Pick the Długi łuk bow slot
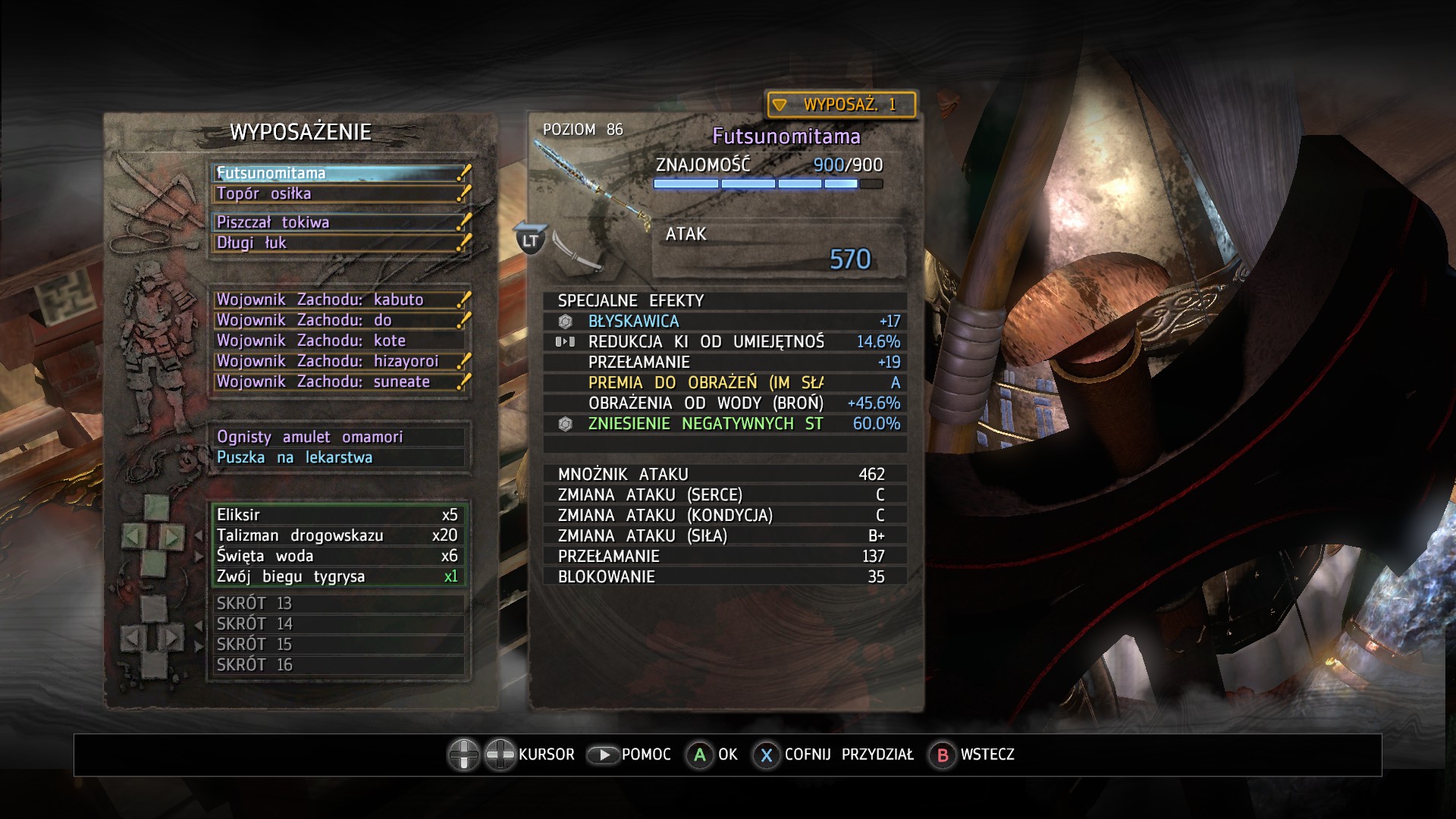 coord(339,243)
